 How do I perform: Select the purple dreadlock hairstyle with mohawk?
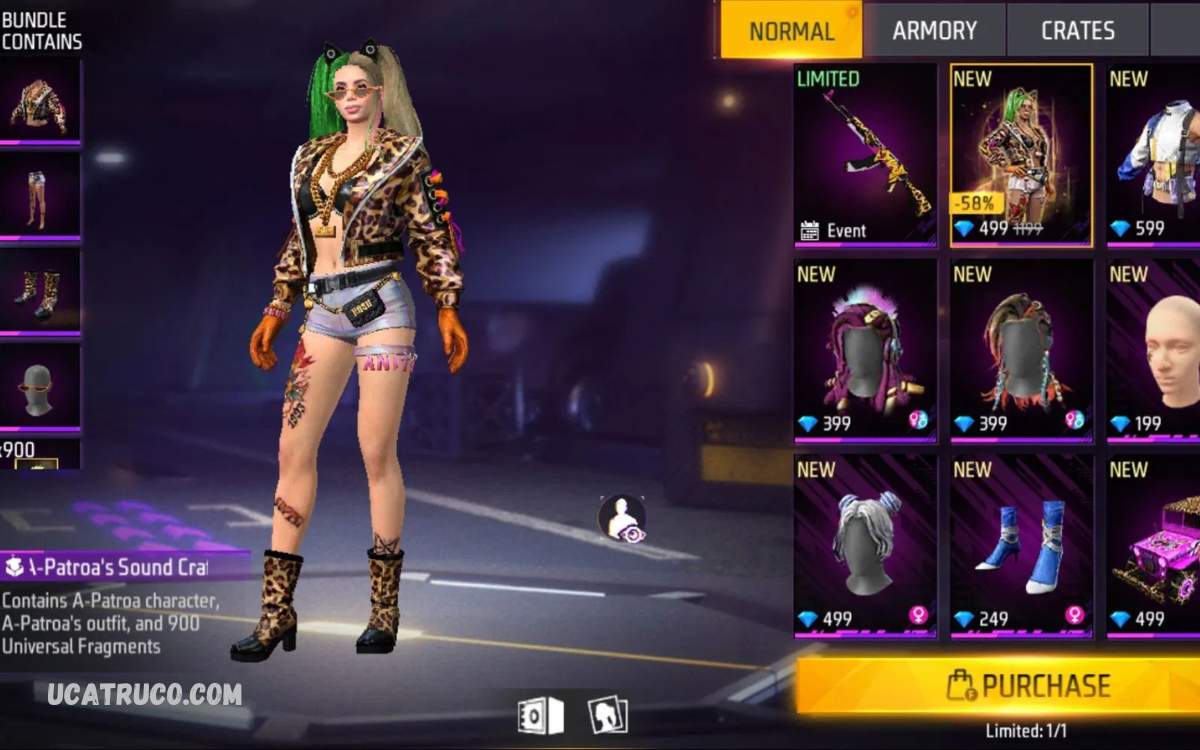coord(865,350)
